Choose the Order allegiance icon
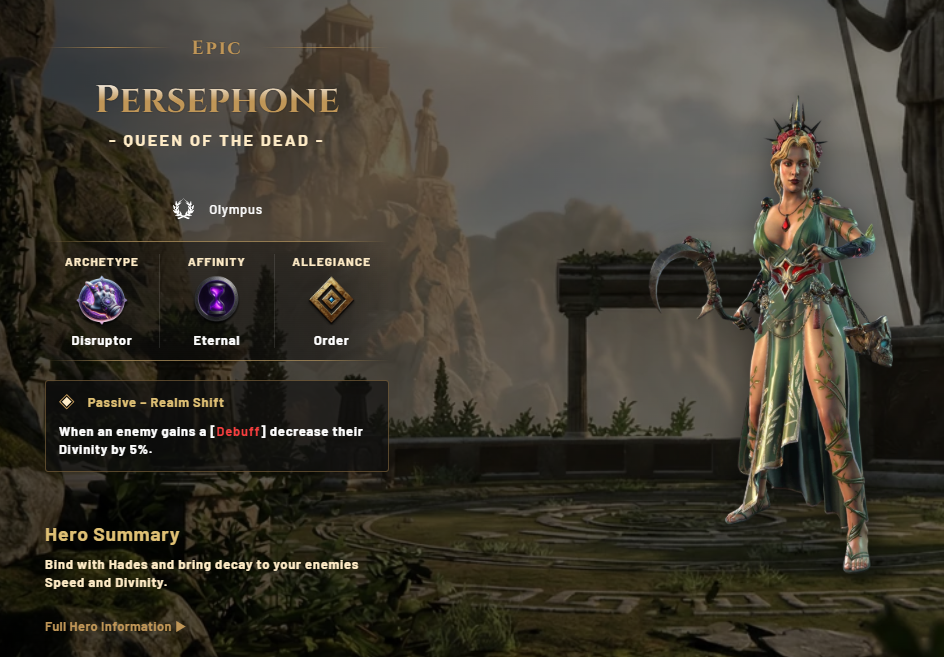944x657 pixels. point(331,300)
